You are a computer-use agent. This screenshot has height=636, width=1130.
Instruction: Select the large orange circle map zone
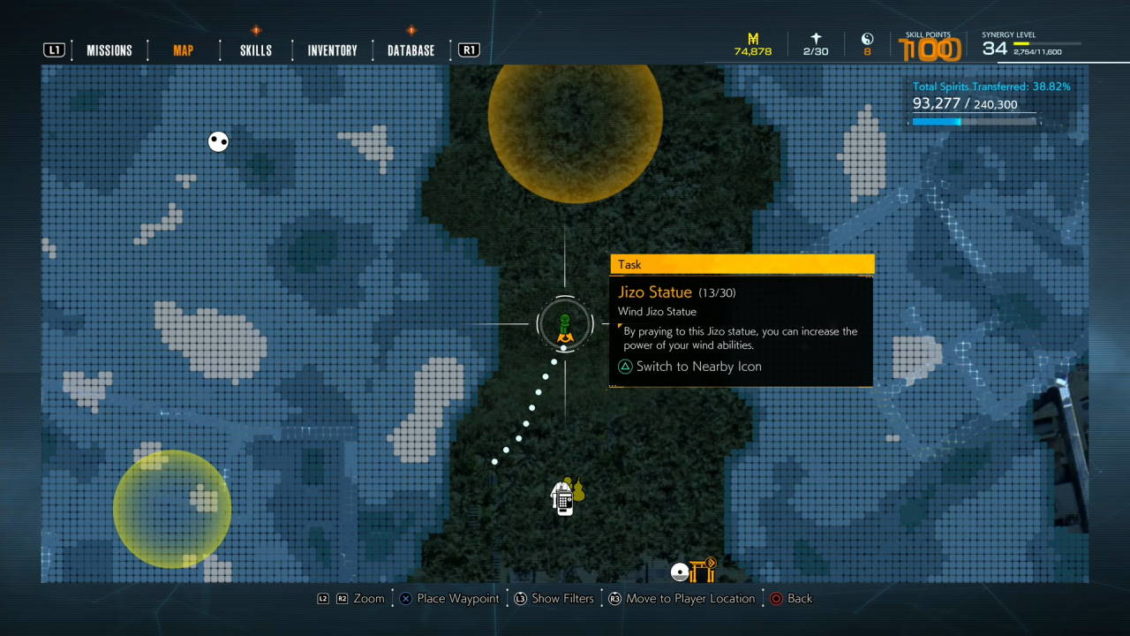tap(575, 120)
